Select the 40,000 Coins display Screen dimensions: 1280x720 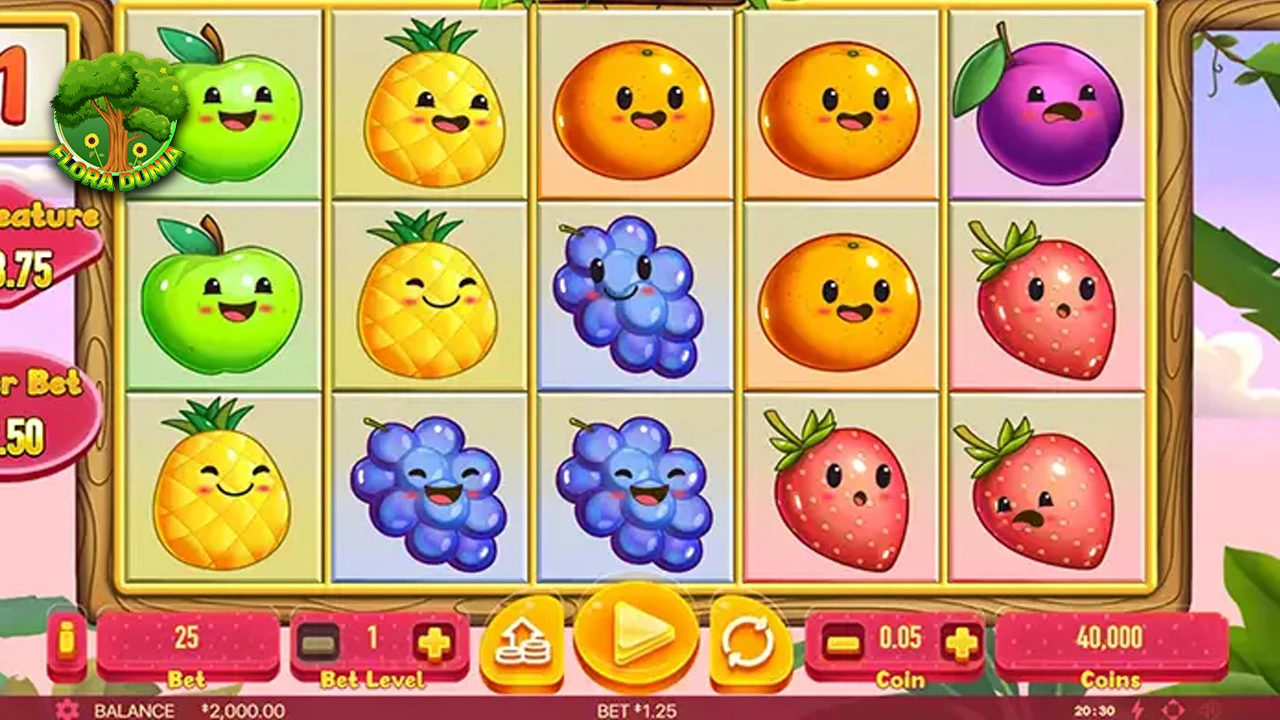1110,640
